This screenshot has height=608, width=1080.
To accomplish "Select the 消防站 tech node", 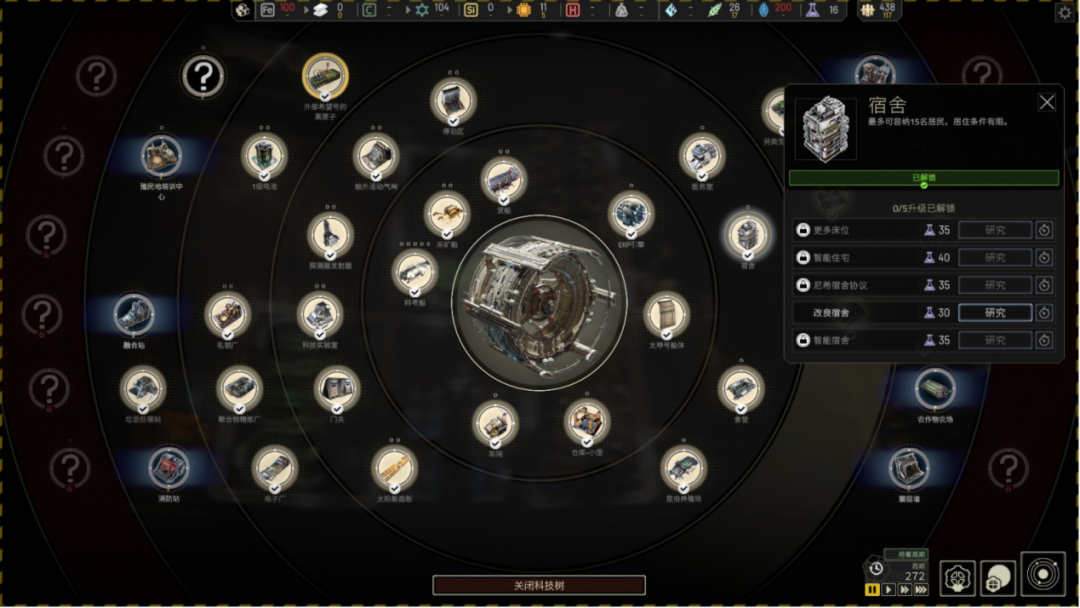I will point(169,467).
